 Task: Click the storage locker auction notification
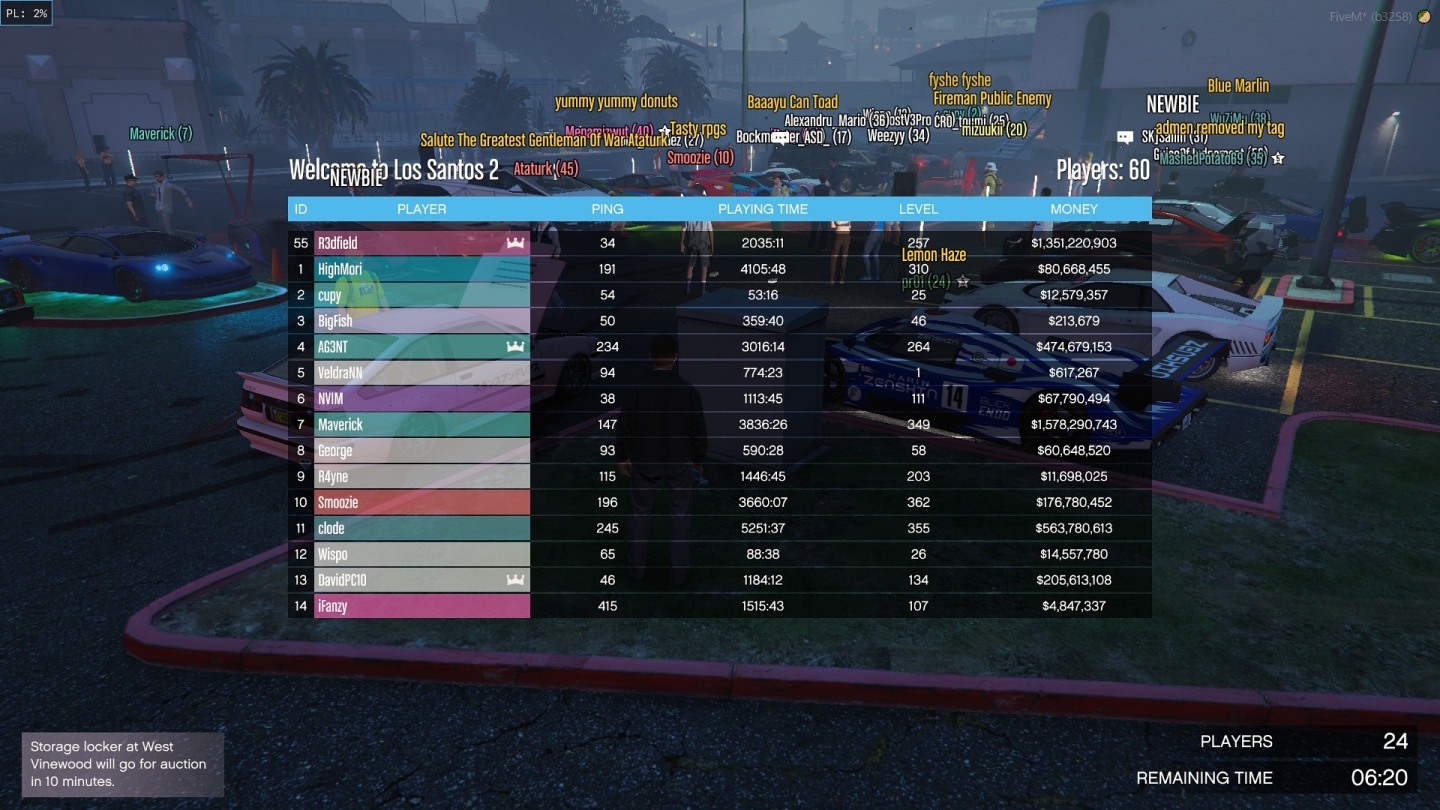(x=122, y=763)
